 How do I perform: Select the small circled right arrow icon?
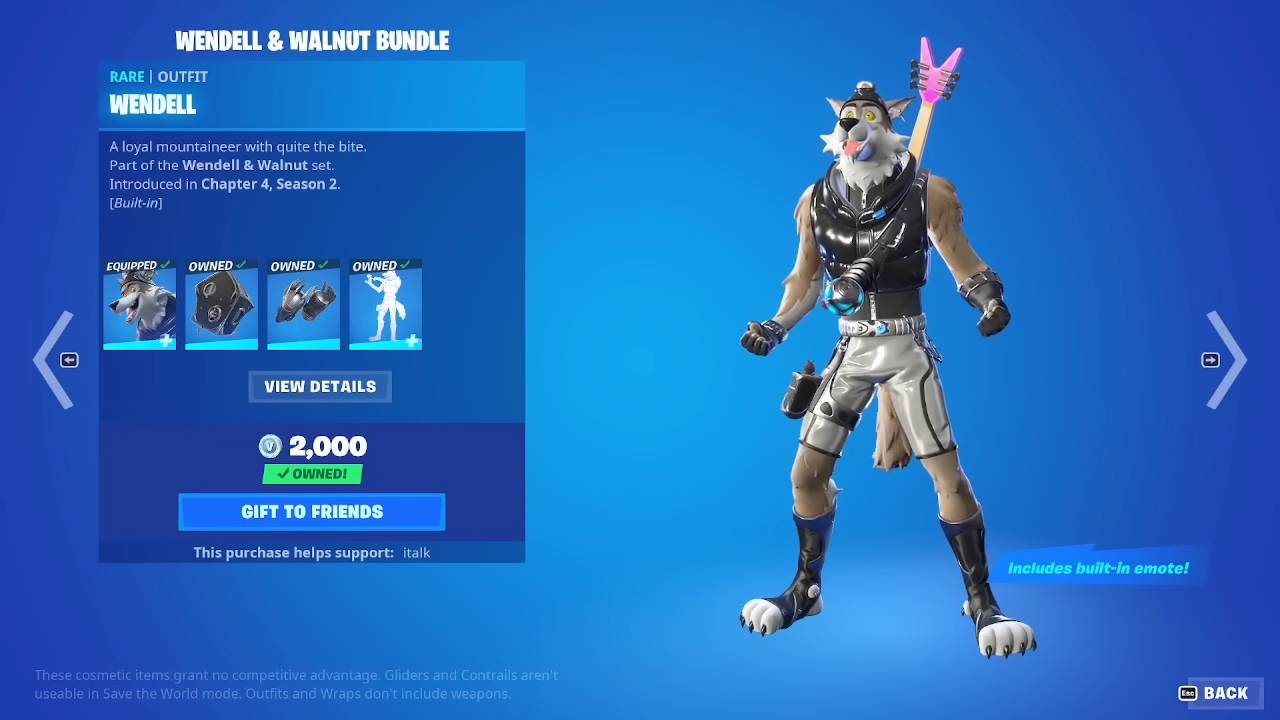1211,360
